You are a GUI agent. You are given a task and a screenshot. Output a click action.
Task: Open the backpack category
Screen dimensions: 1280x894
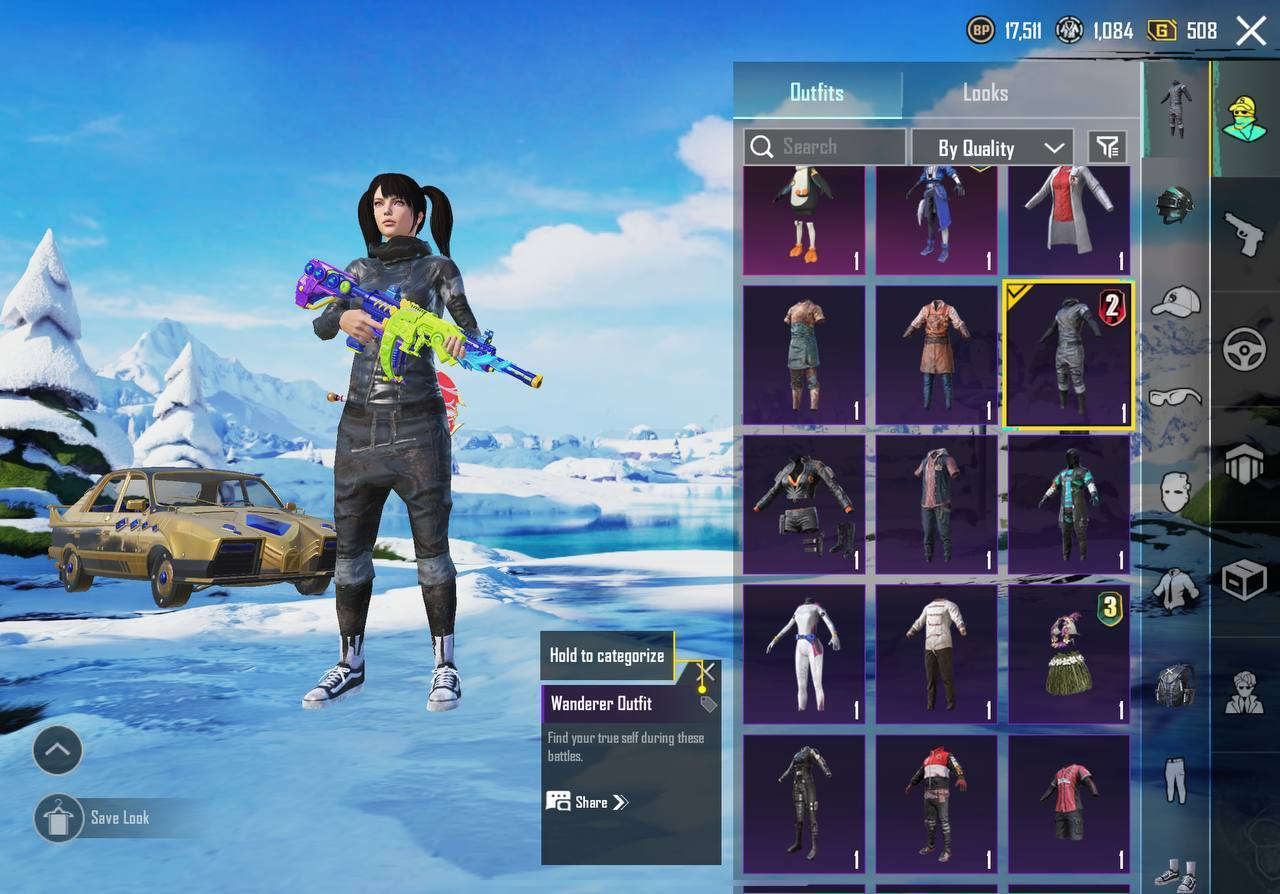point(1175,685)
